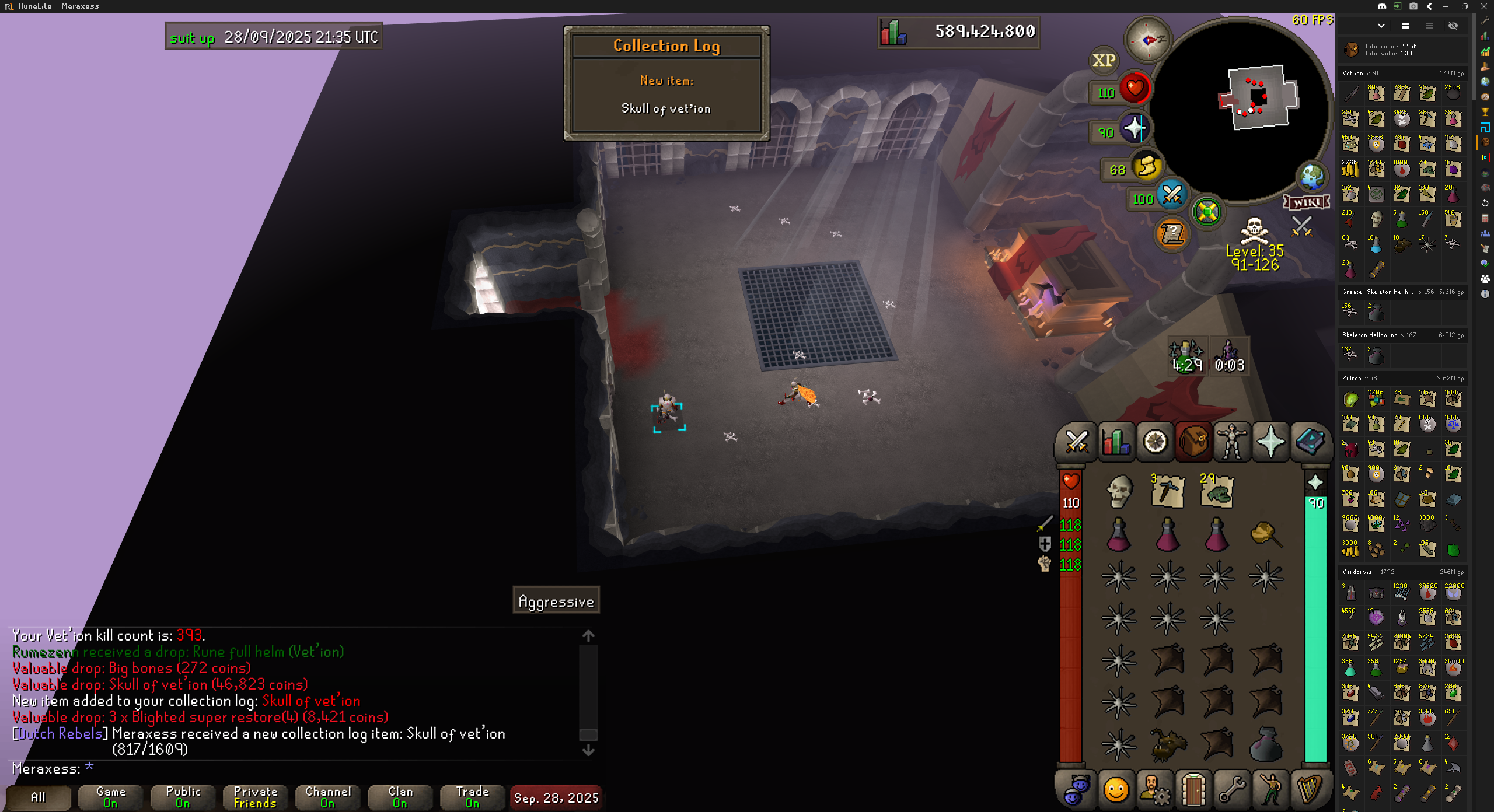Click the Skull of vet'ion inventory item

click(1119, 491)
